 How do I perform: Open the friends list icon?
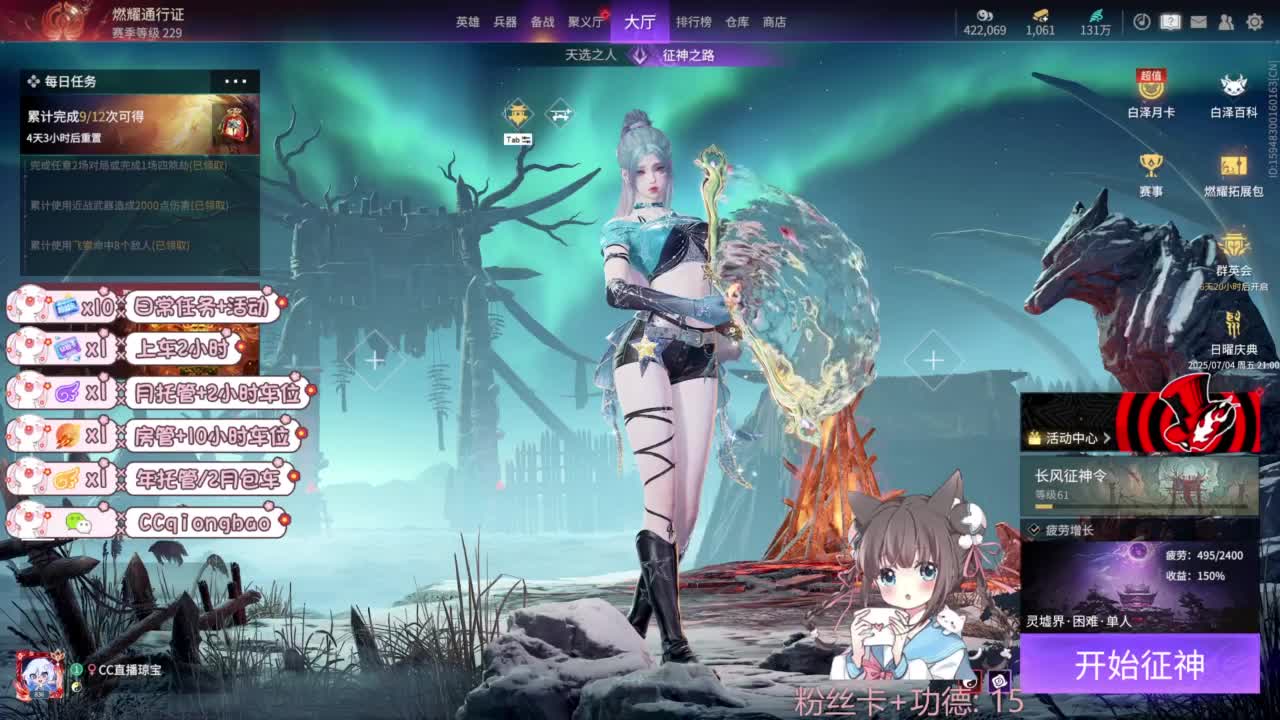pos(1227,21)
